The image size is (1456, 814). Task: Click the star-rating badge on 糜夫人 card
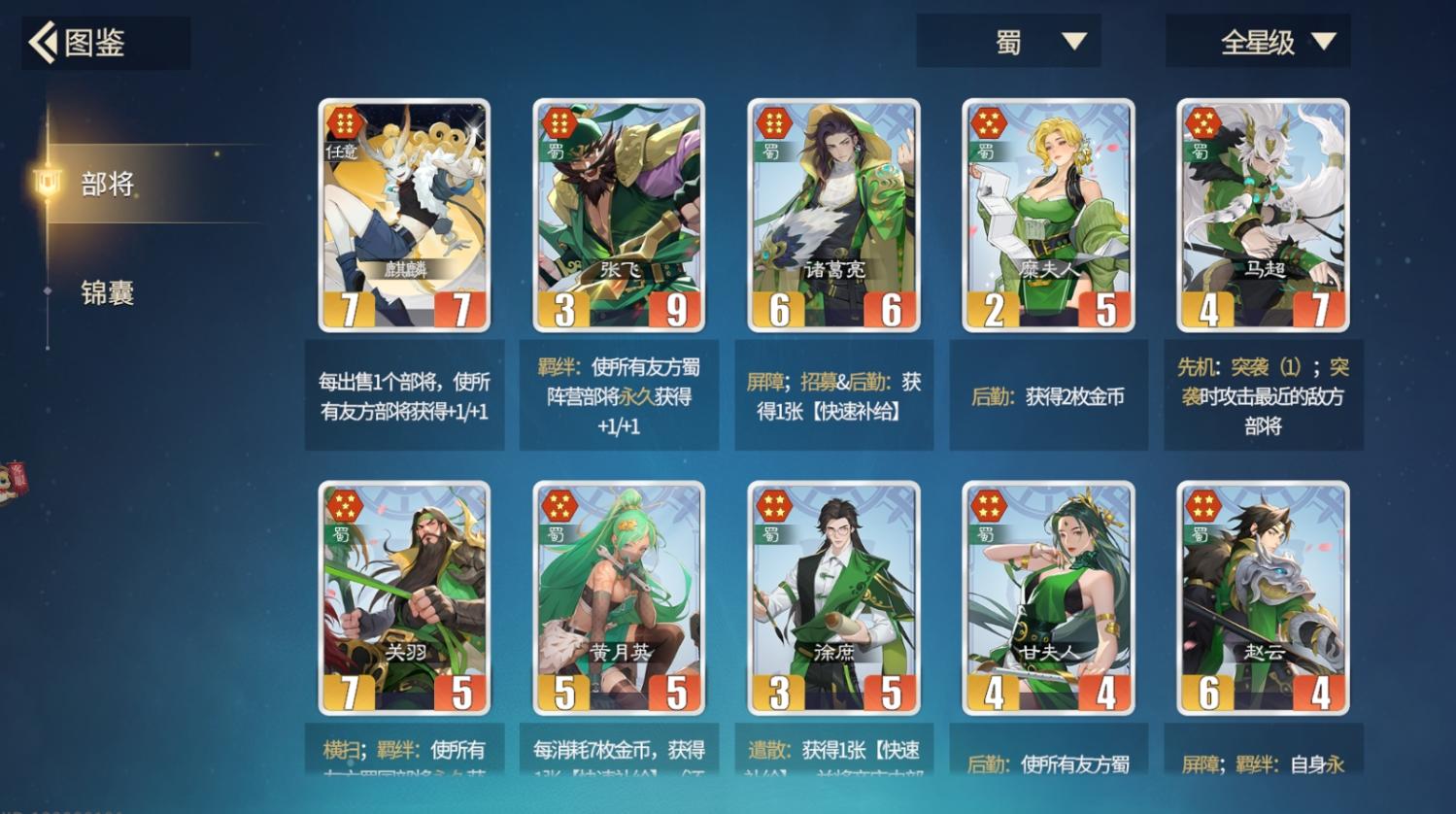pyautogui.click(x=990, y=124)
